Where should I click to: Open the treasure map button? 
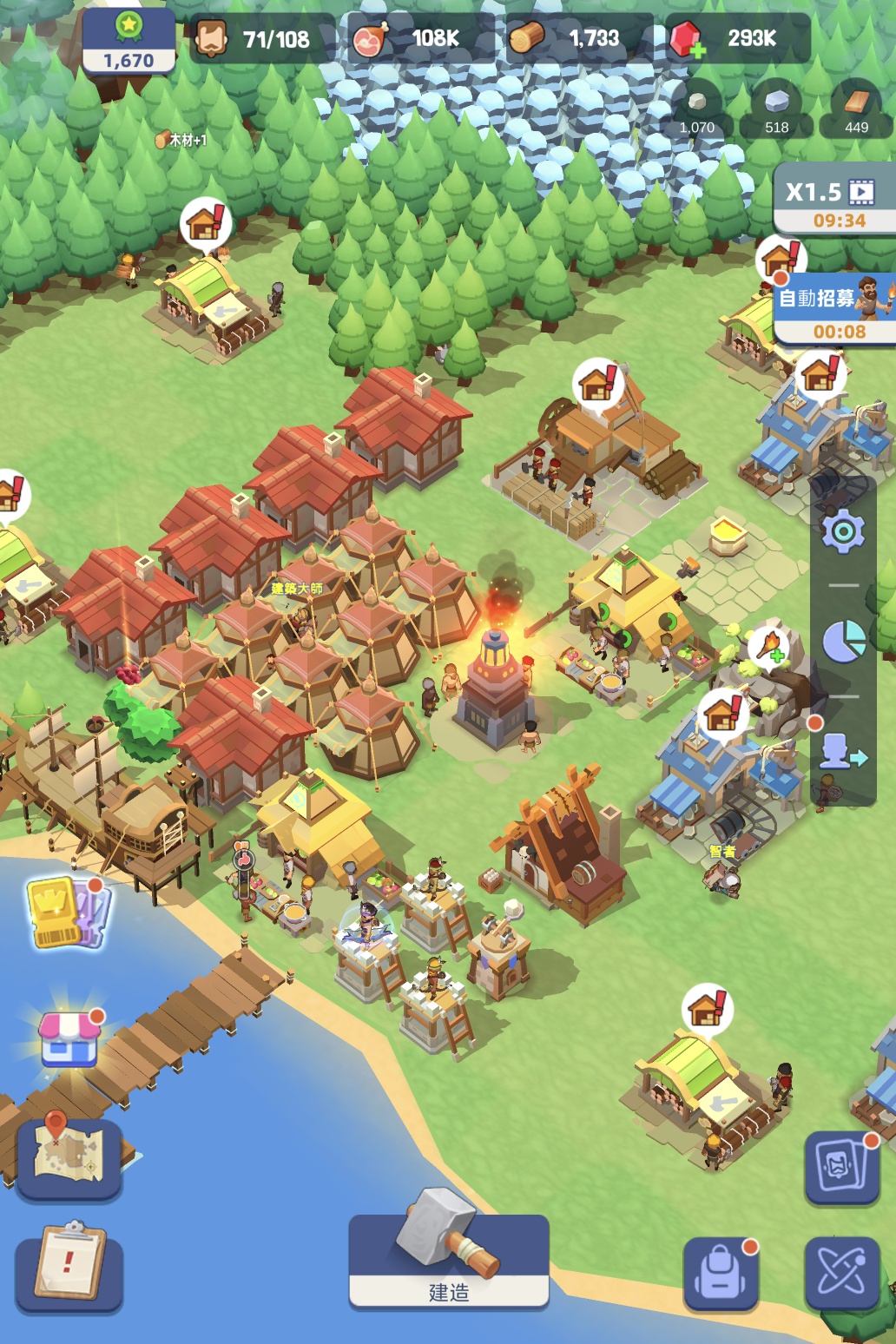coord(69,1157)
